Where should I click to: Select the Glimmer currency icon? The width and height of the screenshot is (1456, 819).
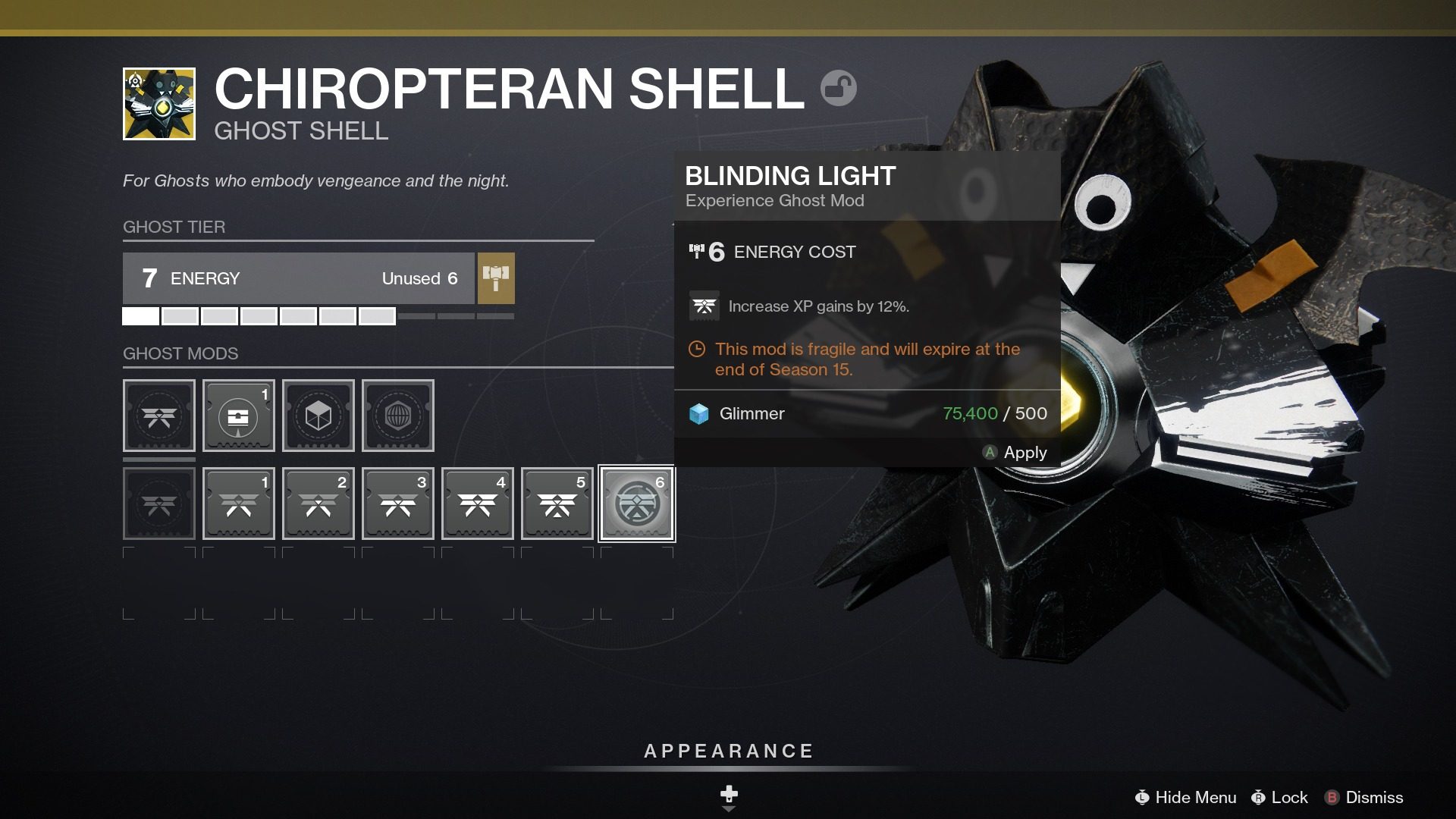[x=698, y=414]
